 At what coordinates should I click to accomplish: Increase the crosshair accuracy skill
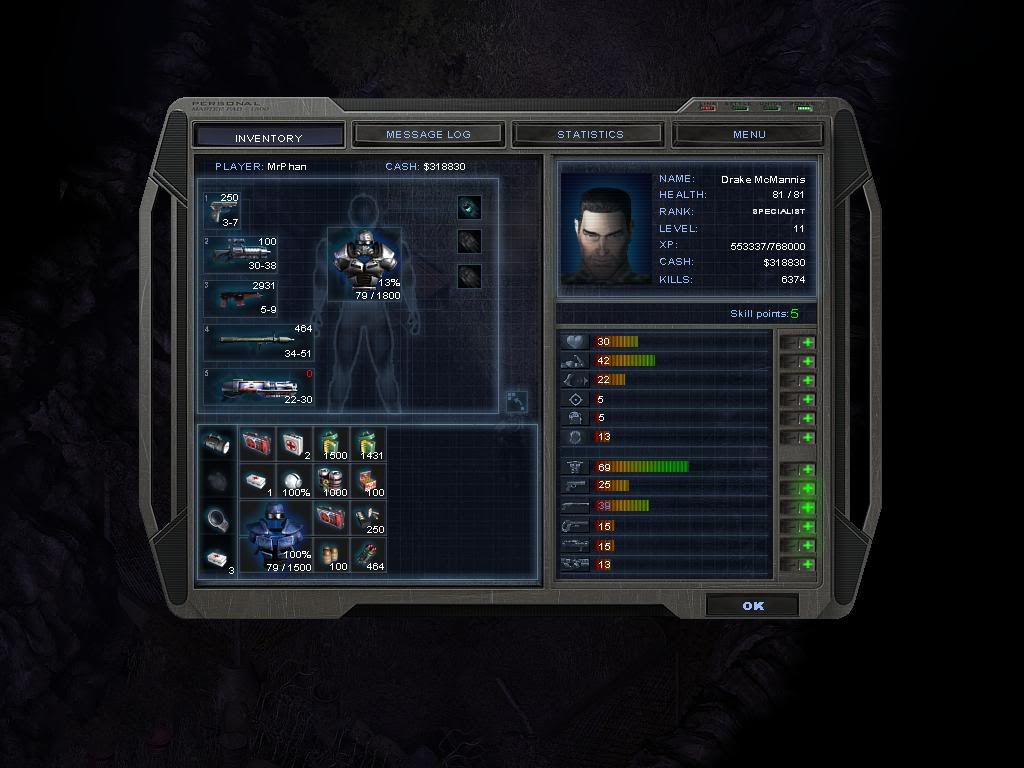pos(807,399)
